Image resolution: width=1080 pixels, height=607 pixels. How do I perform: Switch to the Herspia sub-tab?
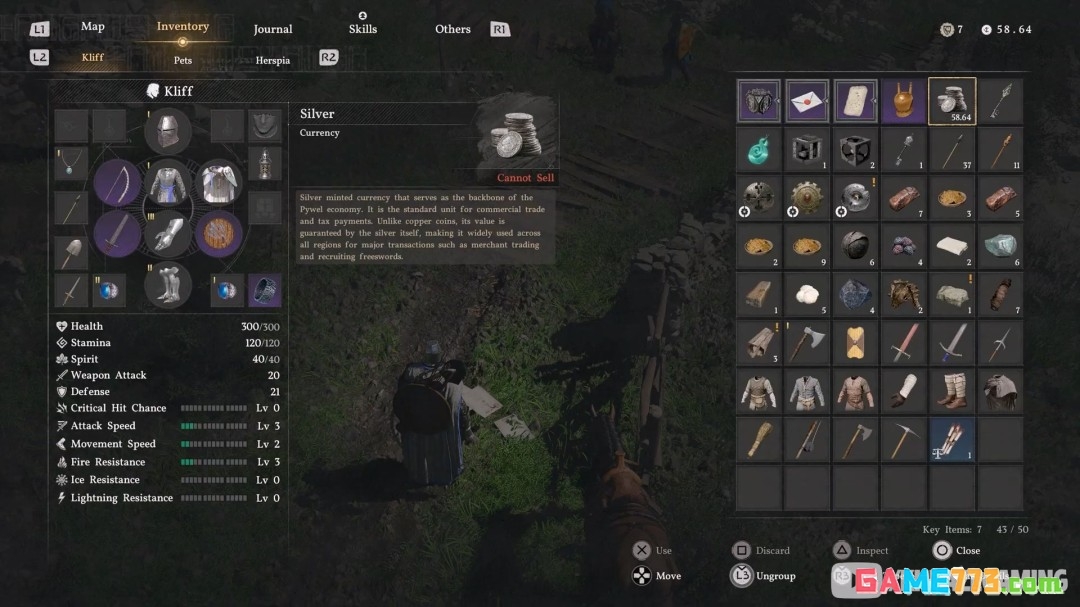(x=272, y=60)
